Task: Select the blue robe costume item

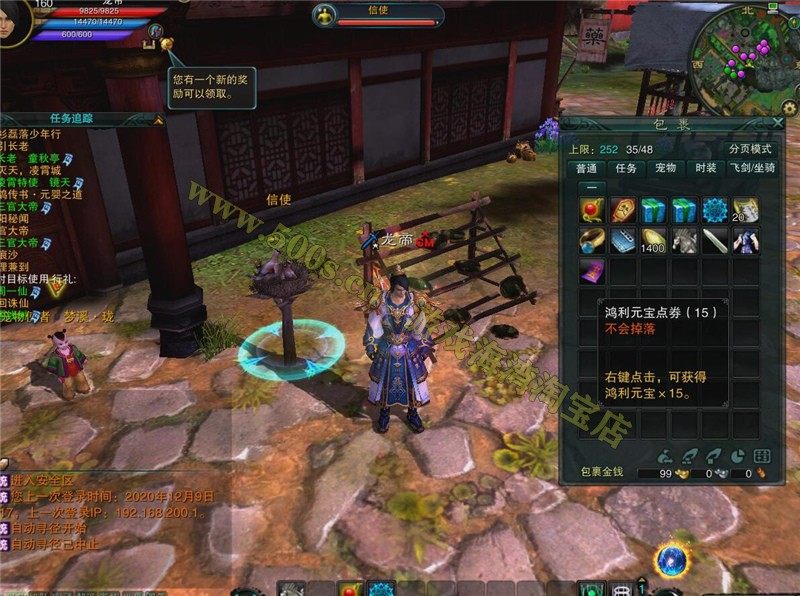Action: [745, 241]
